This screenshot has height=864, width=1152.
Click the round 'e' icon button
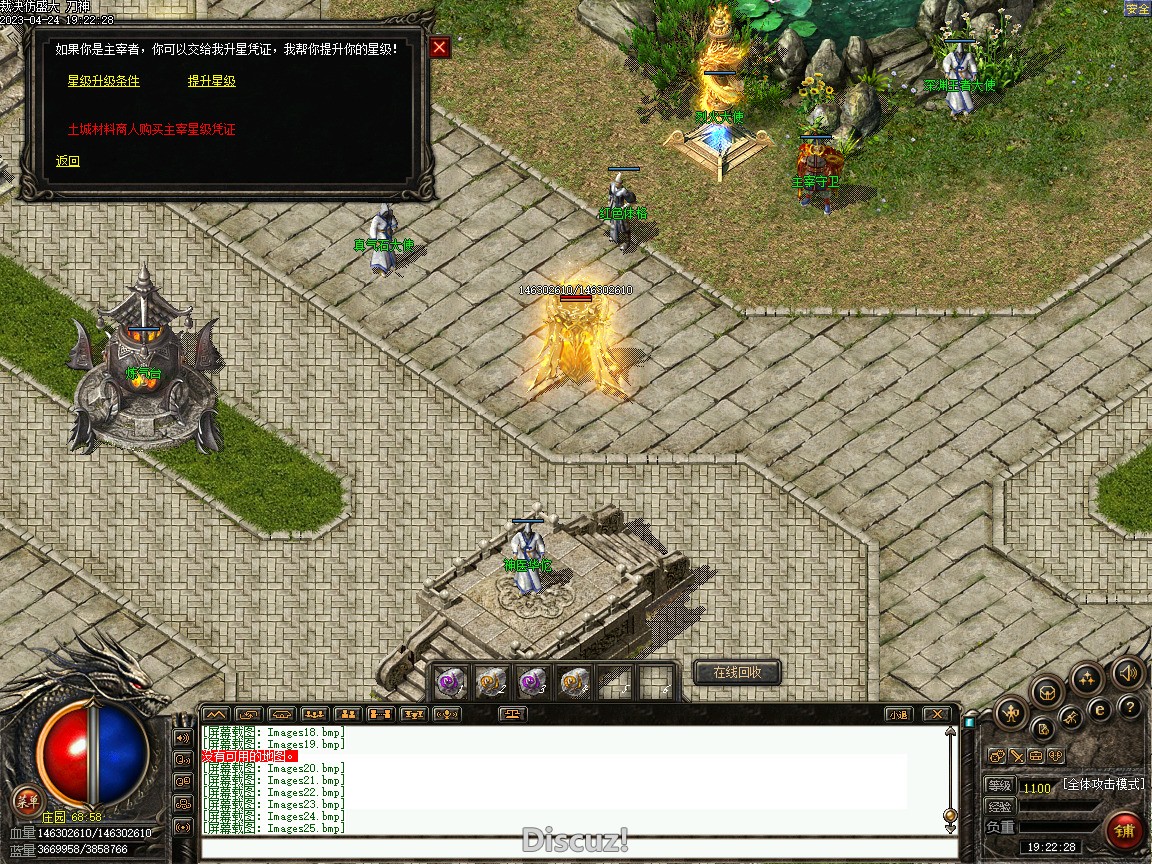(1100, 711)
